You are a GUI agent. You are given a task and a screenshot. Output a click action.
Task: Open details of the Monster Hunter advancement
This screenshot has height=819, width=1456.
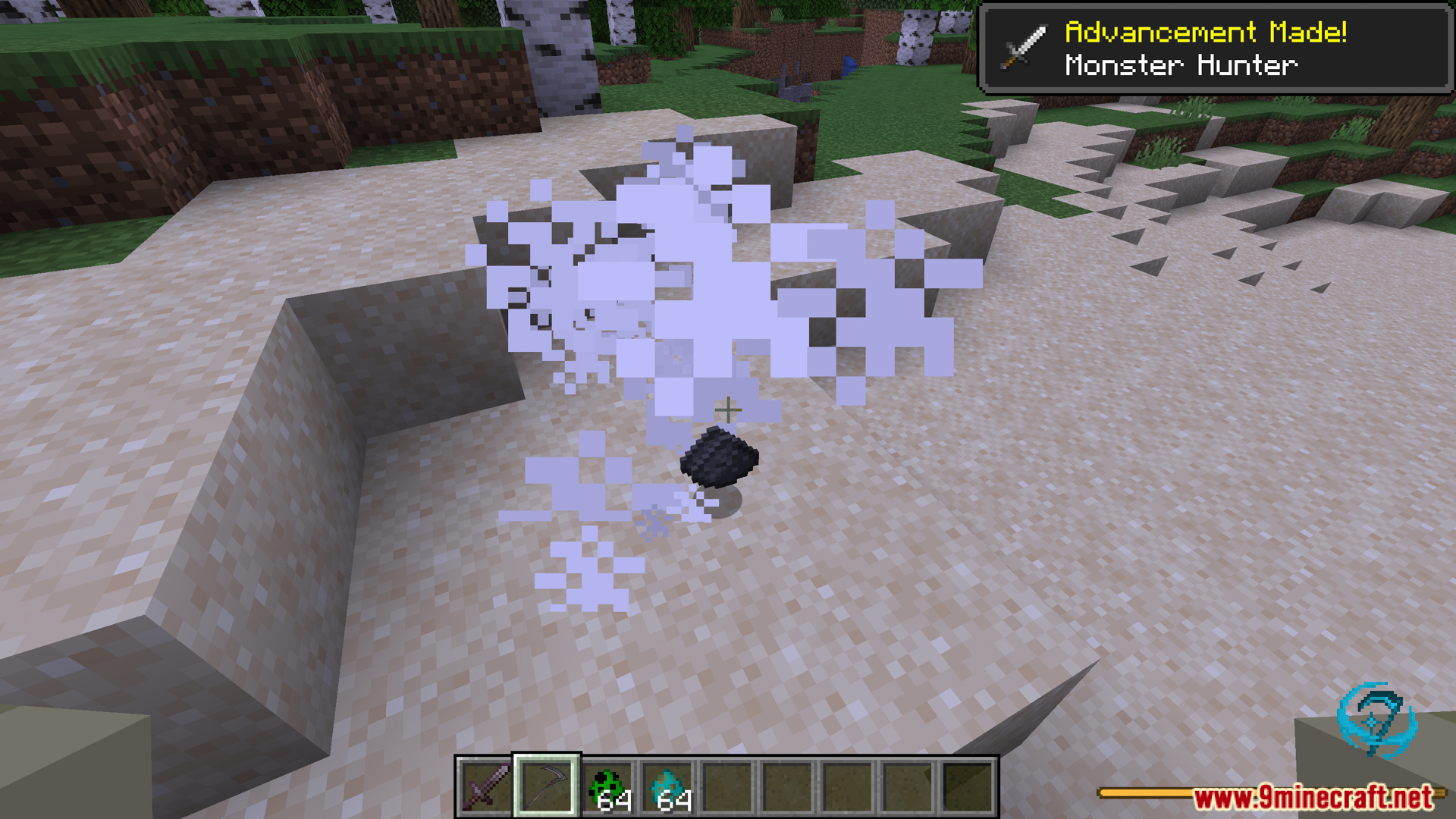(1180, 64)
